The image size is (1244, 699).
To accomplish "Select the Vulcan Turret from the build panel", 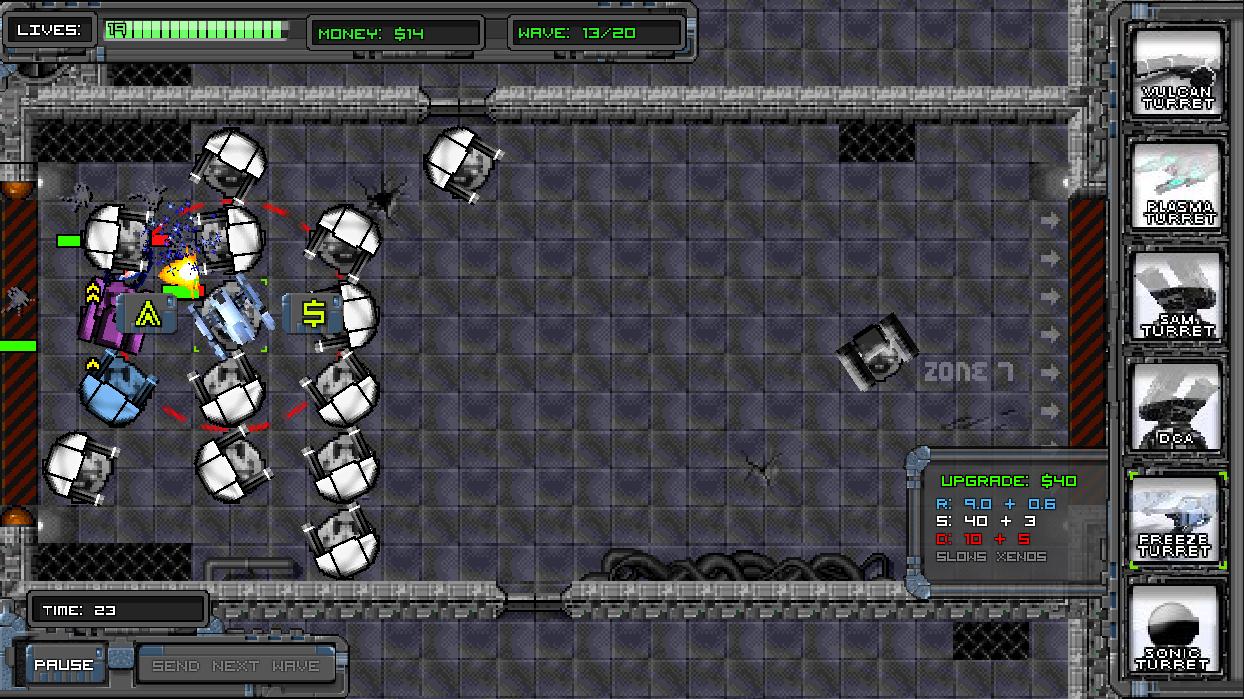I will [1177, 72].
